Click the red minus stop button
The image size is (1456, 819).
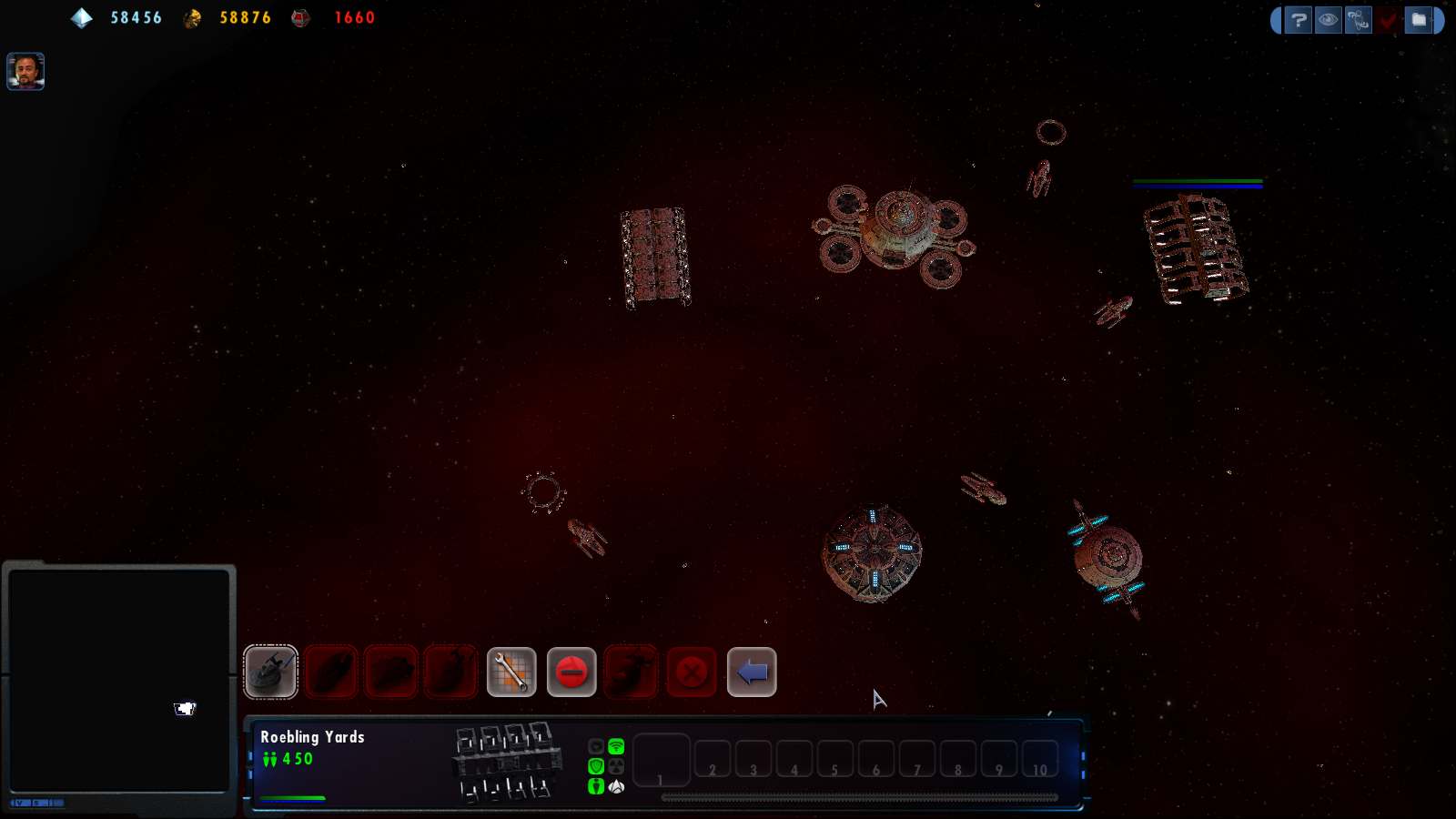tap(571, 672)
